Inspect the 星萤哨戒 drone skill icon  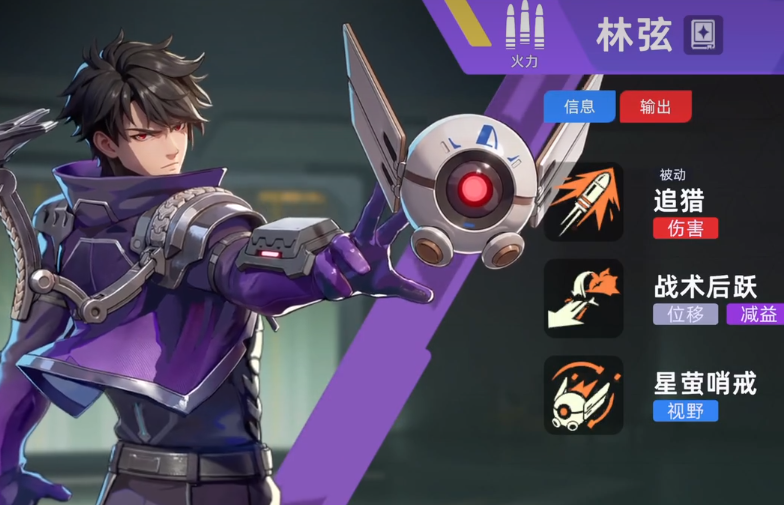[584, 395]
